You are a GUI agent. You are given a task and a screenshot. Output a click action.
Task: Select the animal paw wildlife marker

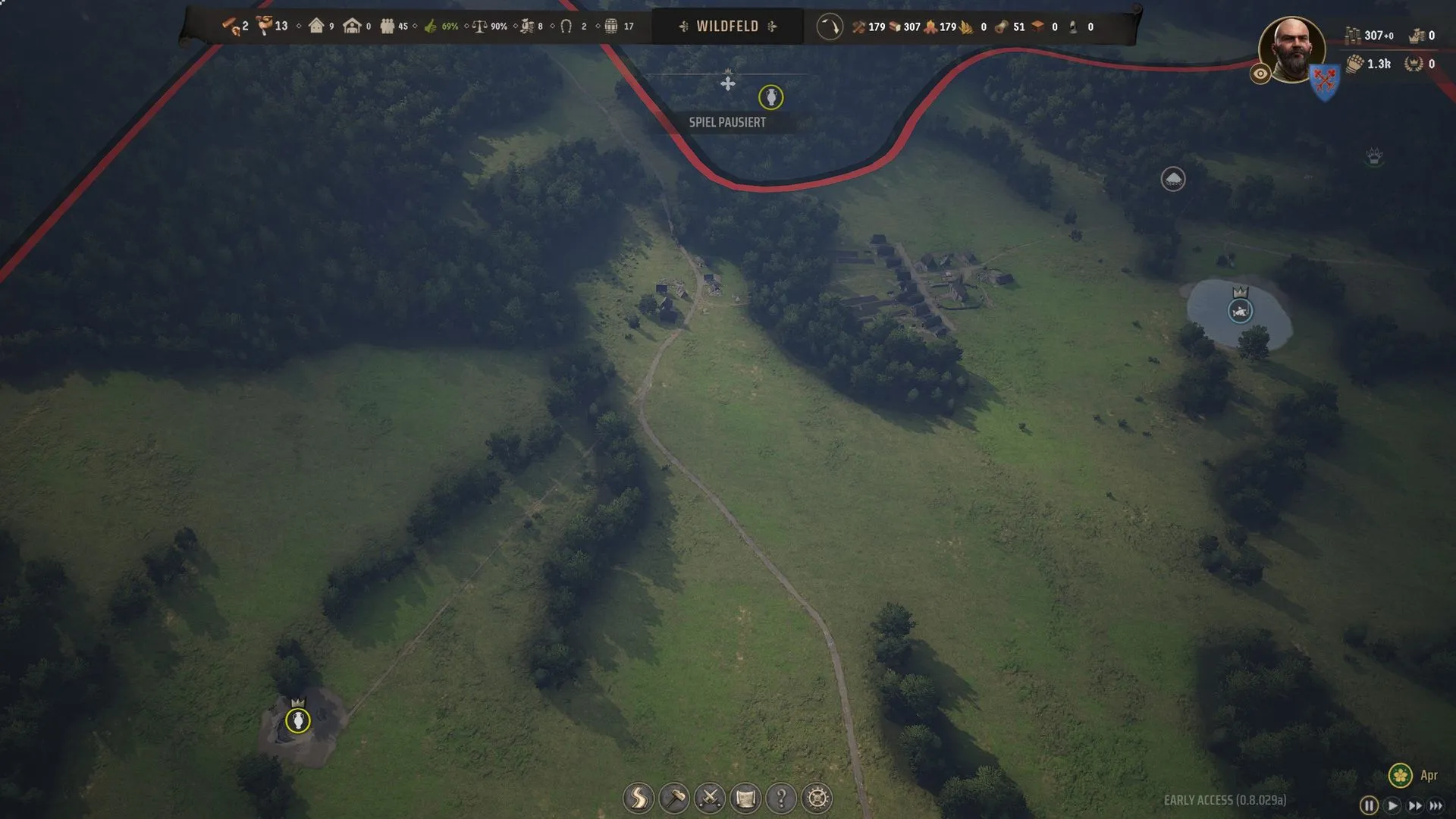[1374, 157]
